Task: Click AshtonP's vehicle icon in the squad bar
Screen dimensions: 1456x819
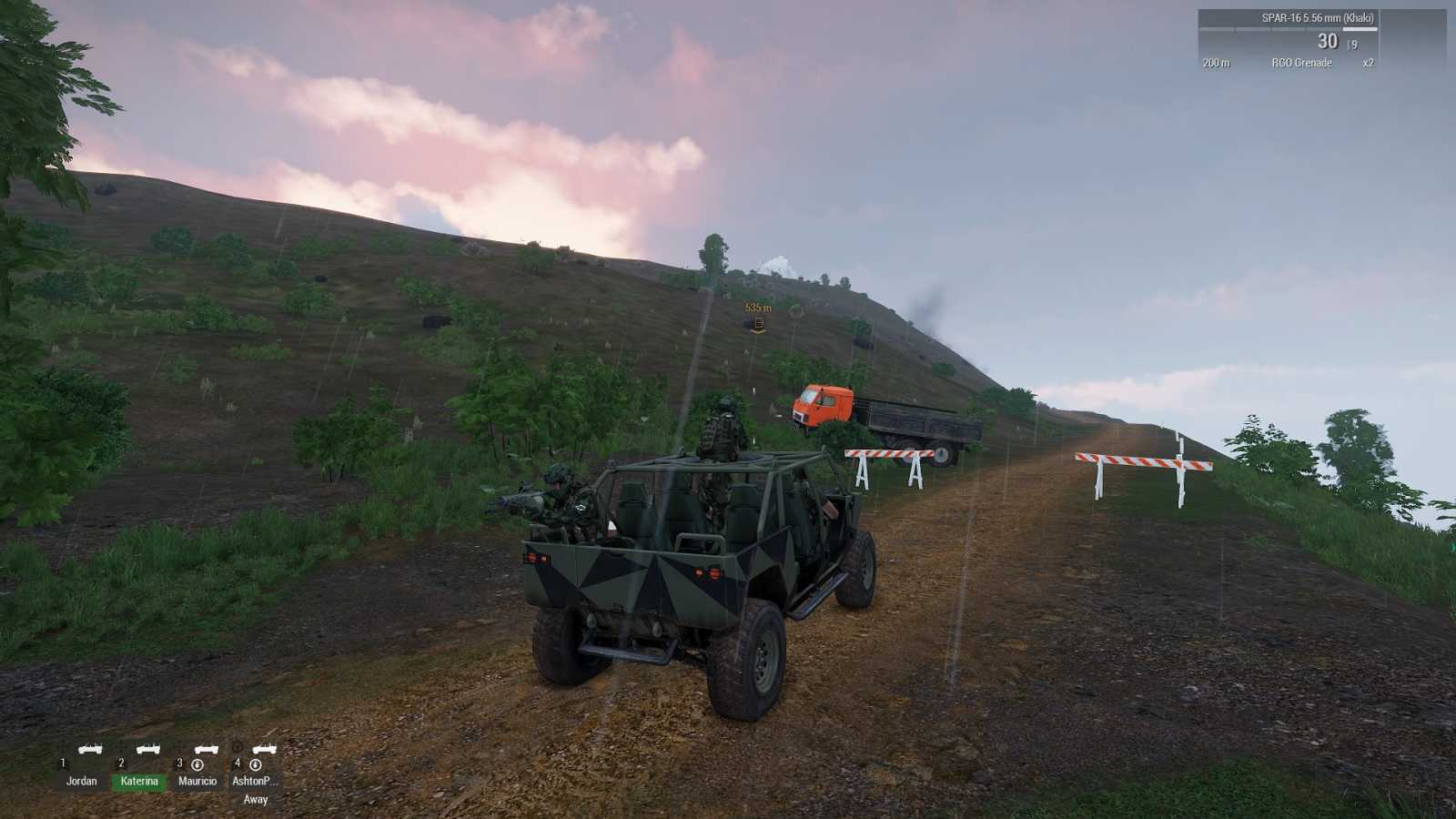Action: [264, 749]
